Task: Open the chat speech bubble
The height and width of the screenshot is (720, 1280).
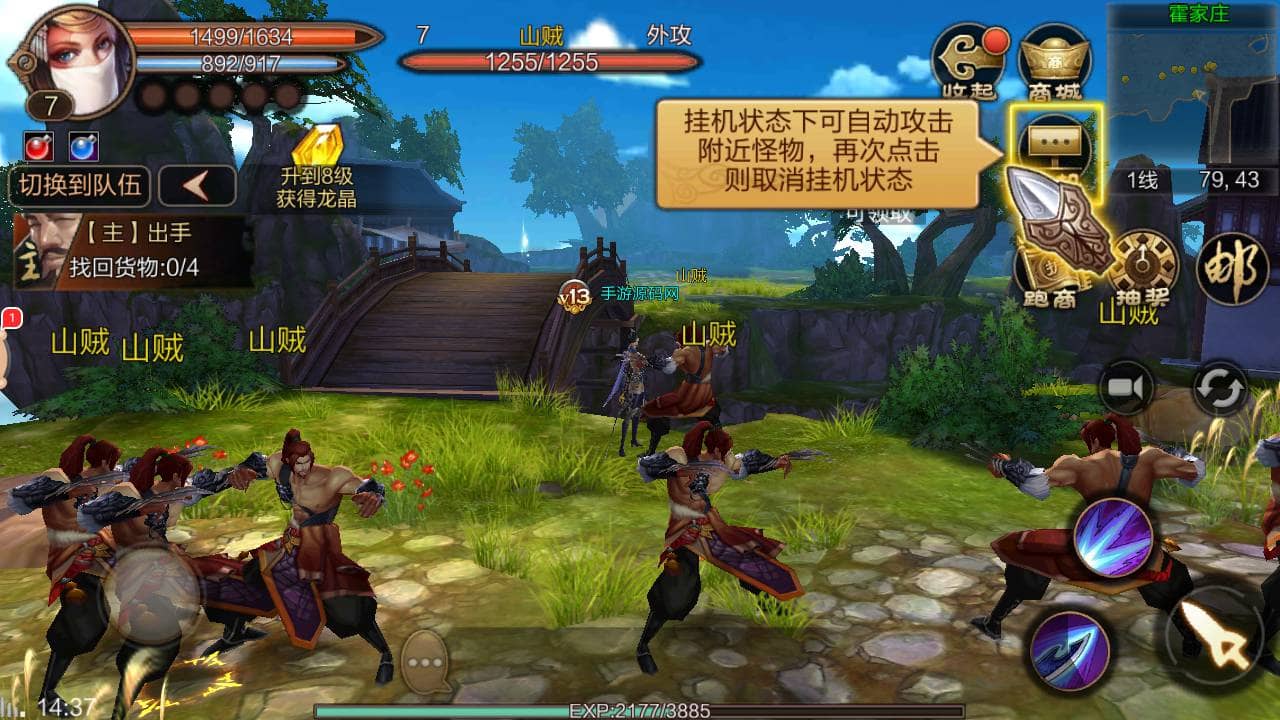Action: point(427,662)
